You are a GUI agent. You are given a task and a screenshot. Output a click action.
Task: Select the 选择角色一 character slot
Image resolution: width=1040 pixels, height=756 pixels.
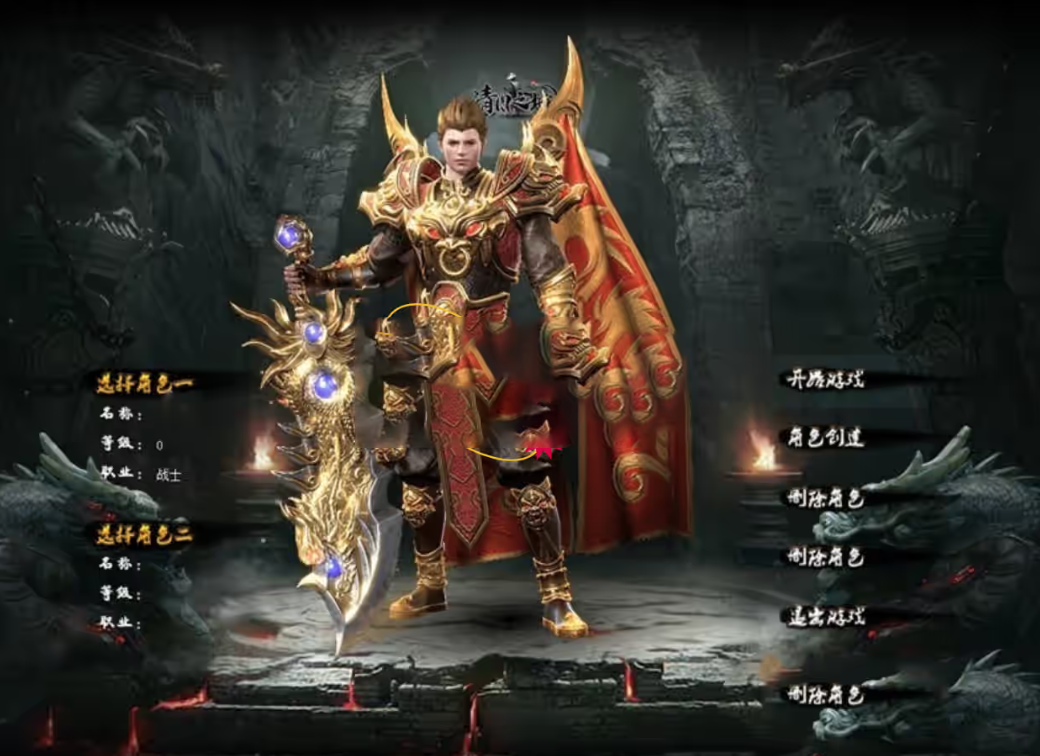144,383
